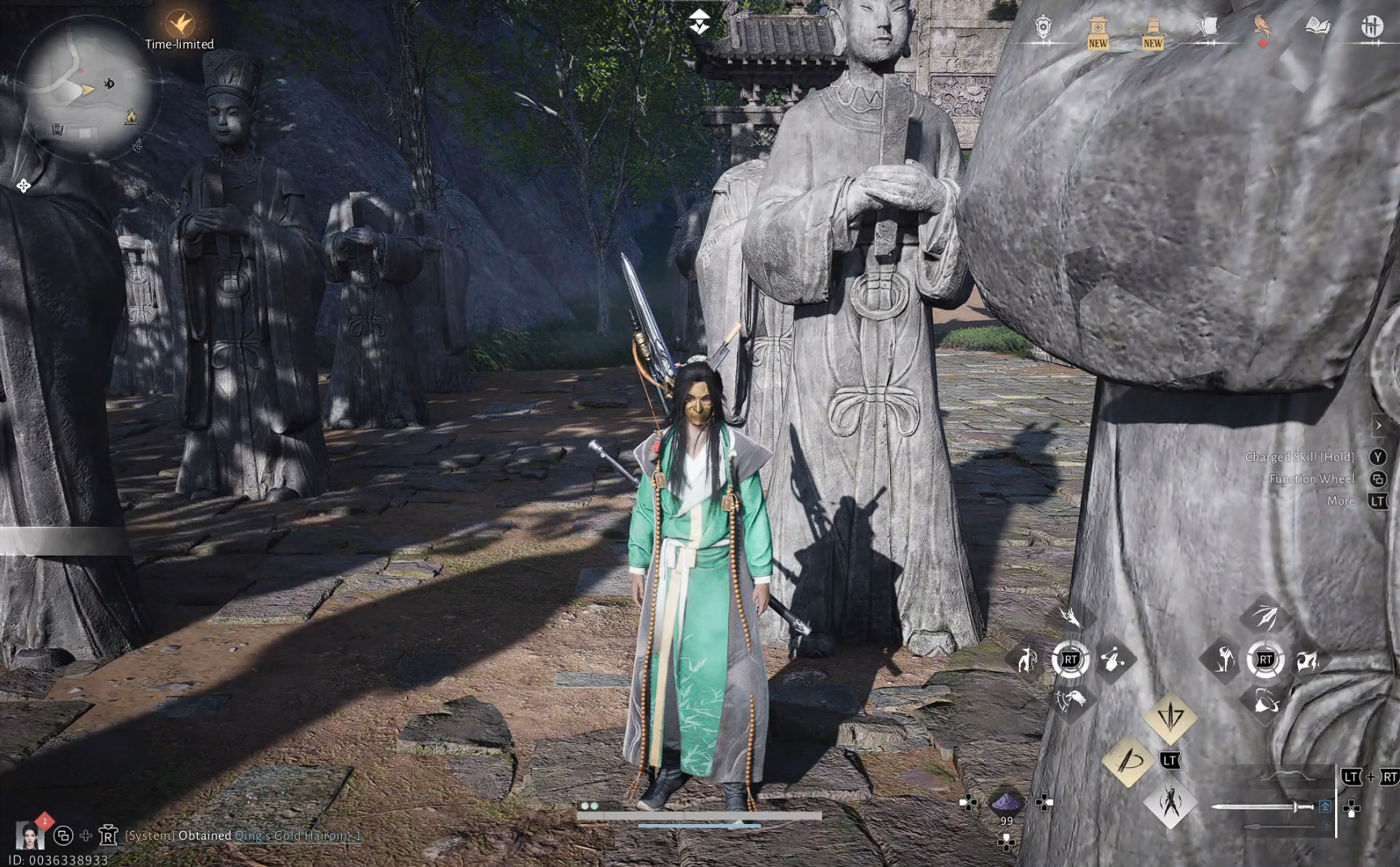
Task: Use the purple powder item showing 99
Action: coord(1008,802)
